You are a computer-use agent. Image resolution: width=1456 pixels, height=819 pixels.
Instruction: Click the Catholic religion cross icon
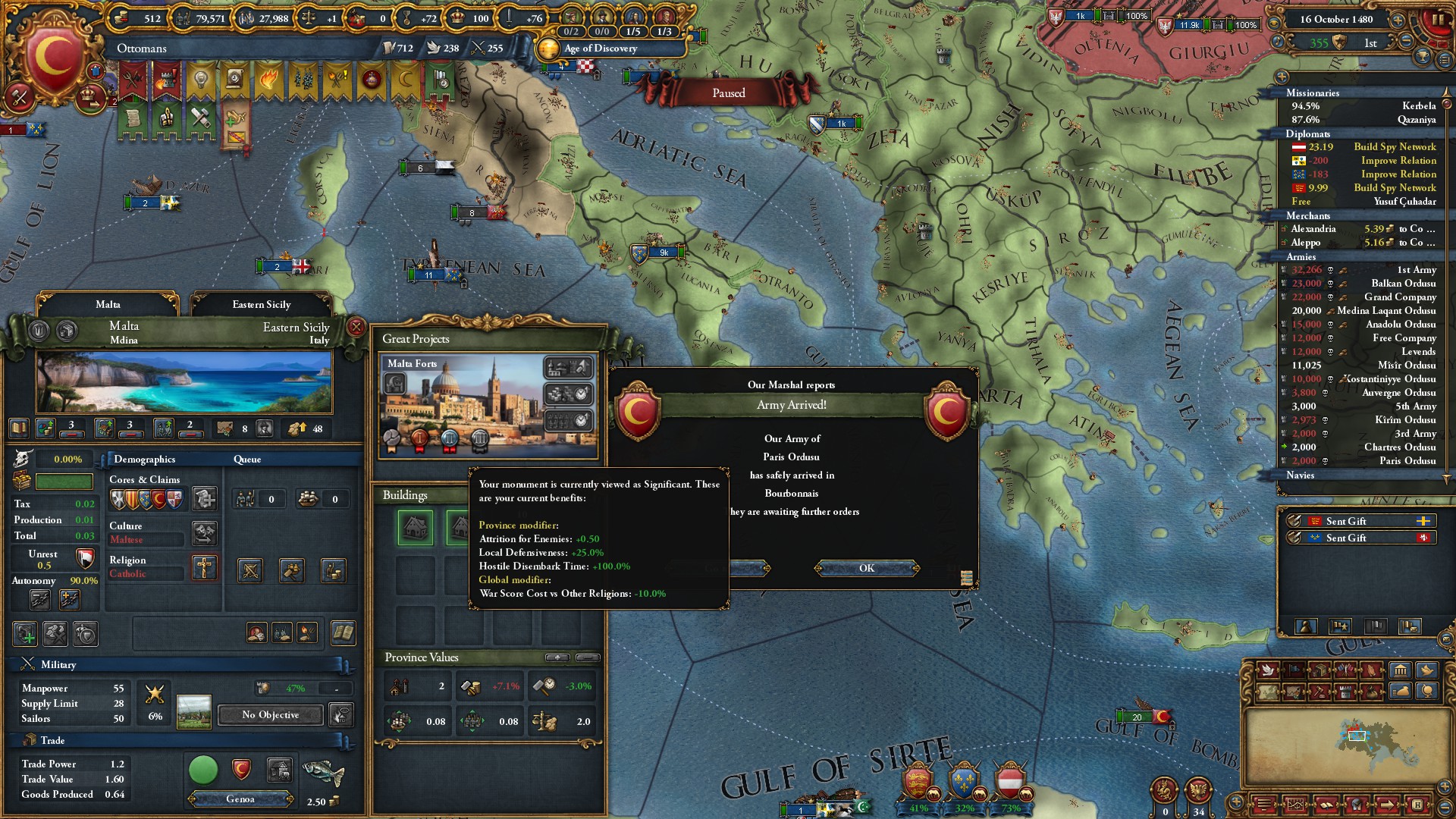[x=204, y=567]
